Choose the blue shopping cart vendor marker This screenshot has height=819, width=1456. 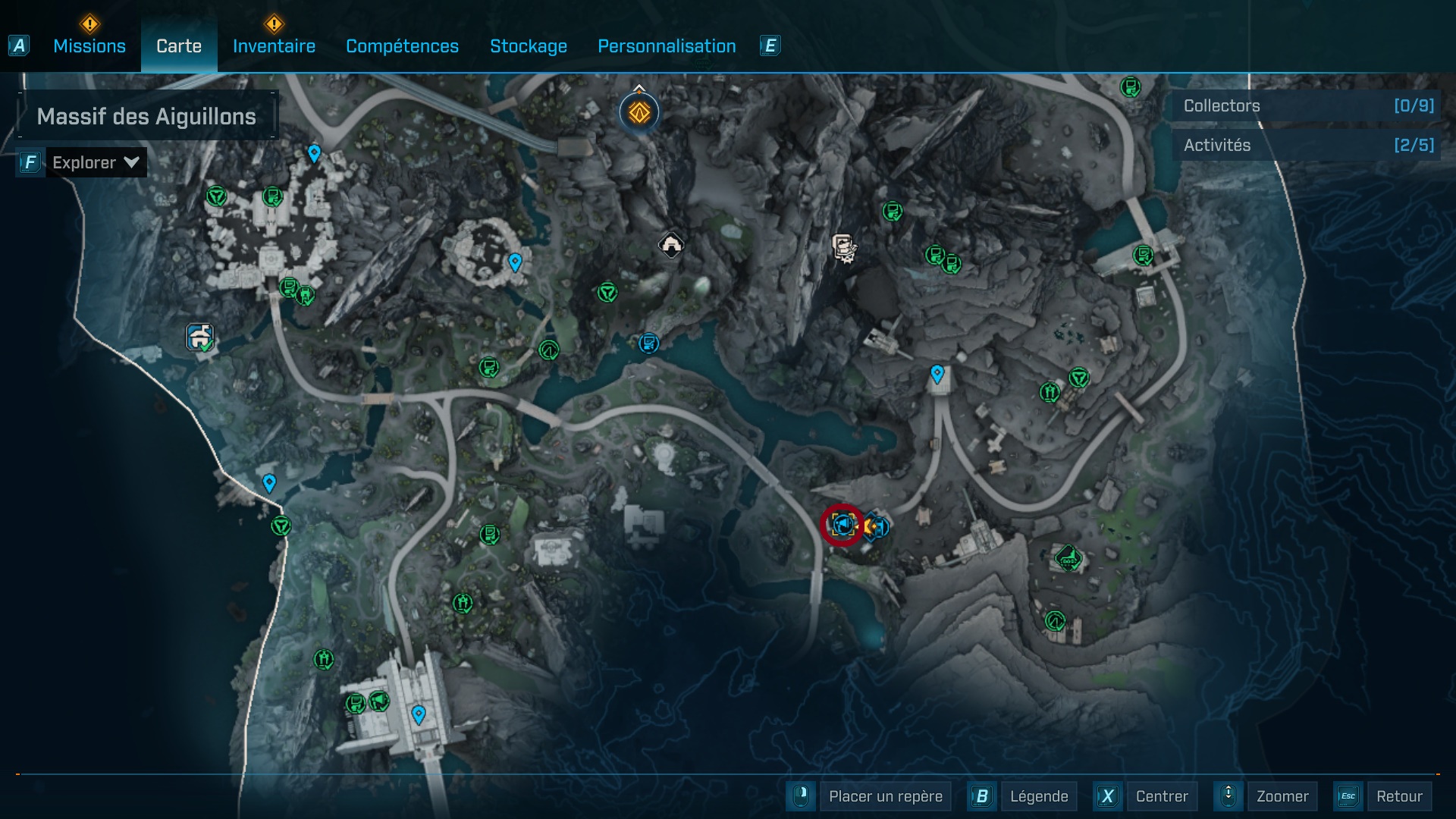pos(648,344)
